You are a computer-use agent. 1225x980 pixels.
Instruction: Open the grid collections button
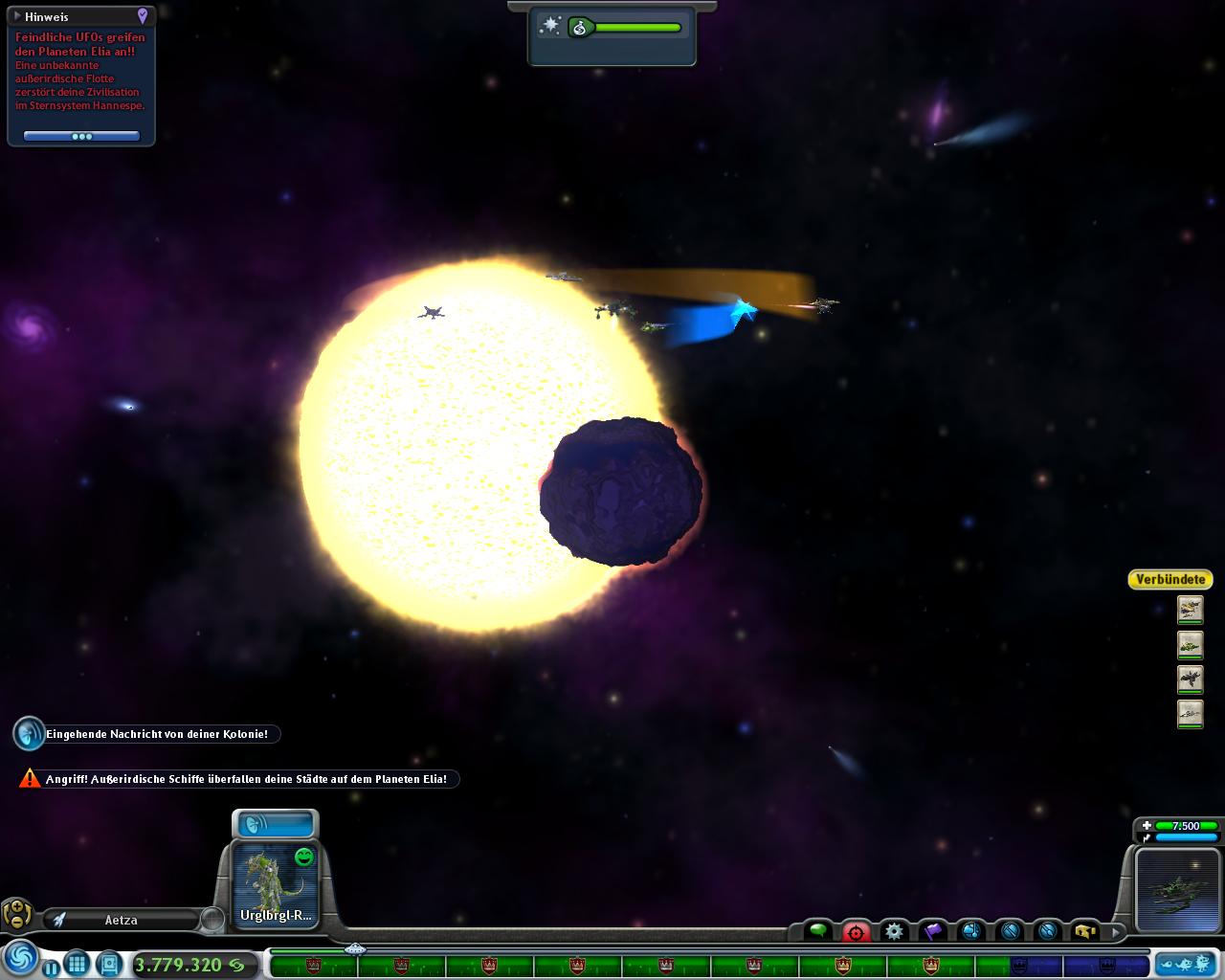coord(78,964)
